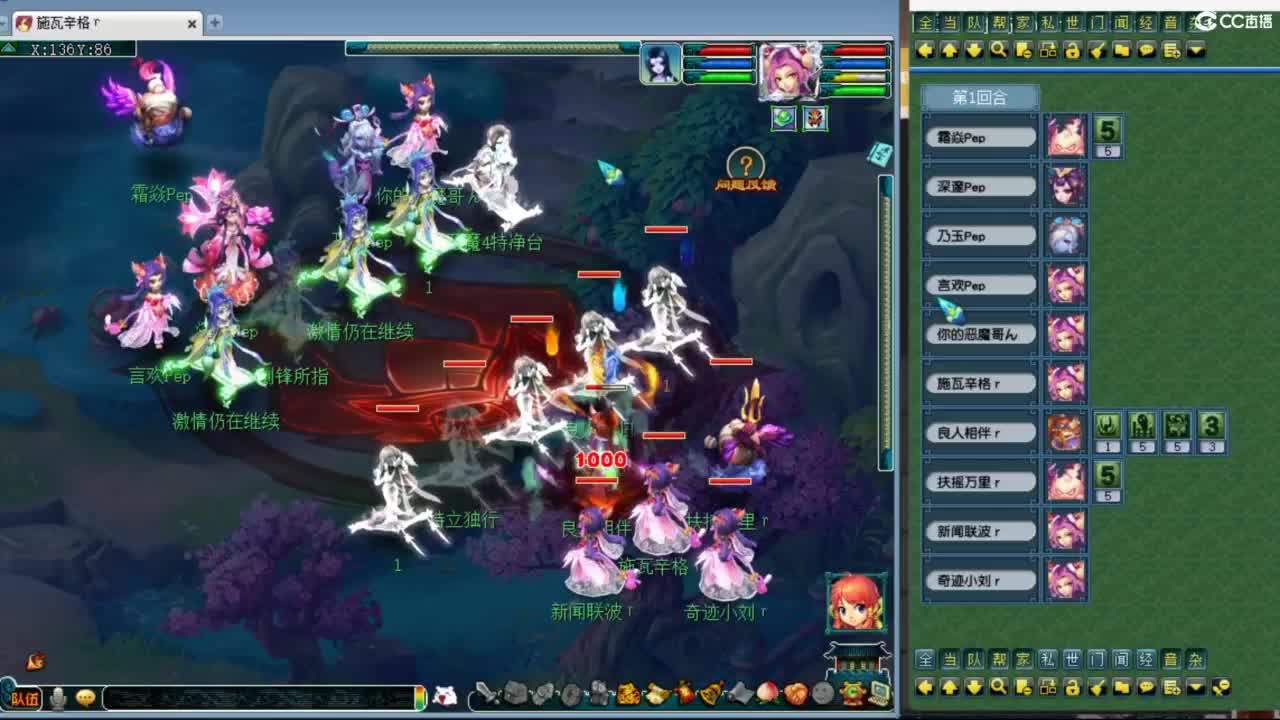Open chat search with the magnifier icon
Screen dimensions: 1280x720
(x=997, y=50)
